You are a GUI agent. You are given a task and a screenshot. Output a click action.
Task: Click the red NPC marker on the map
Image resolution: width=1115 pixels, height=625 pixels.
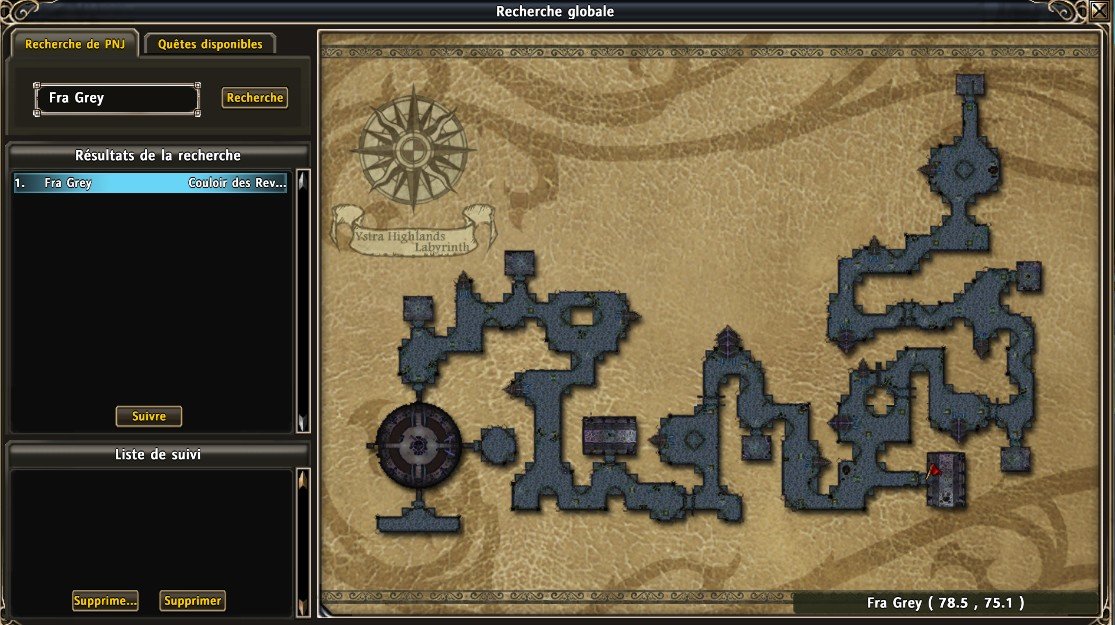point(934,468)
